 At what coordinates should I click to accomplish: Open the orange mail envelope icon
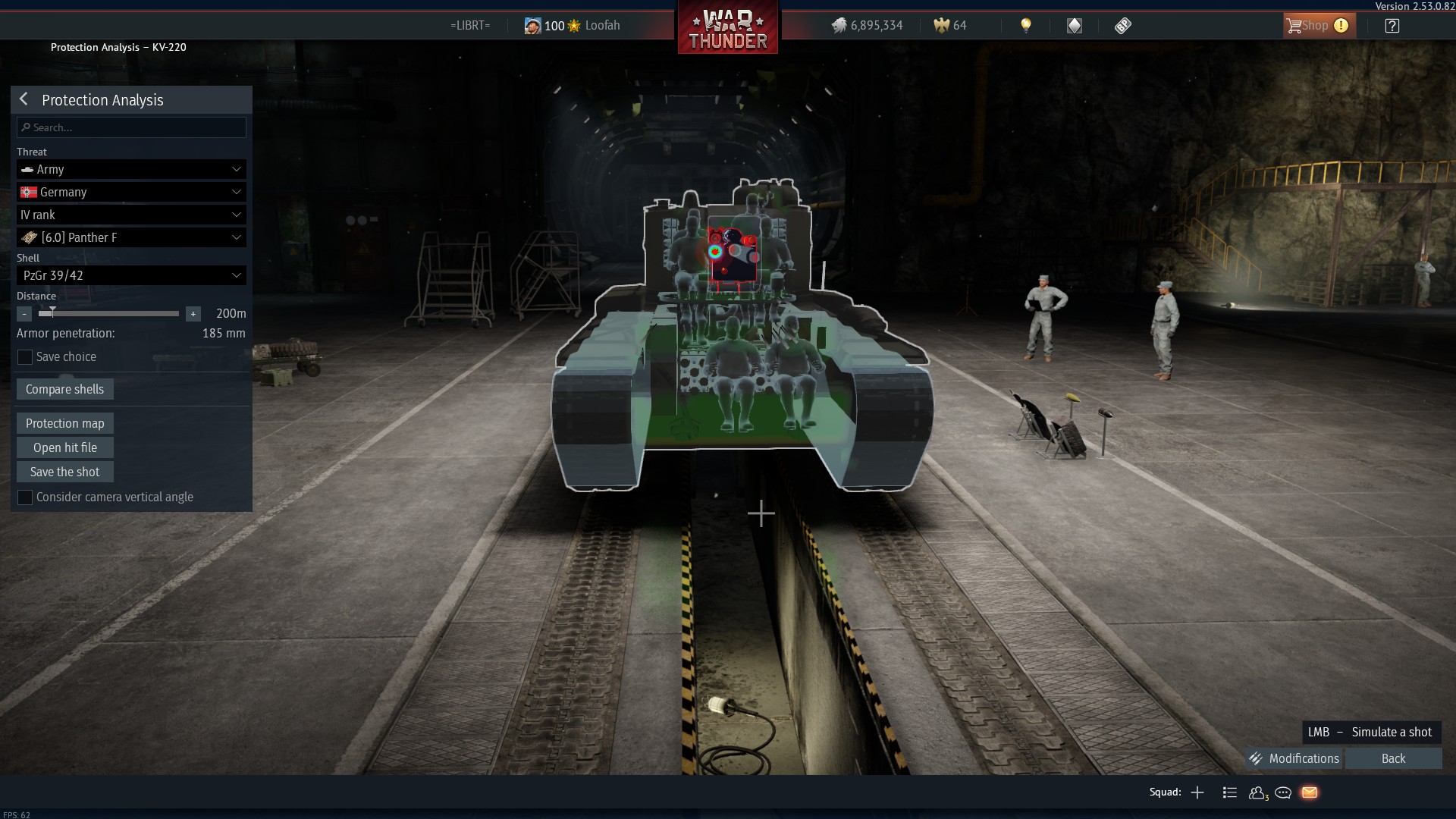pos(1310,792)
